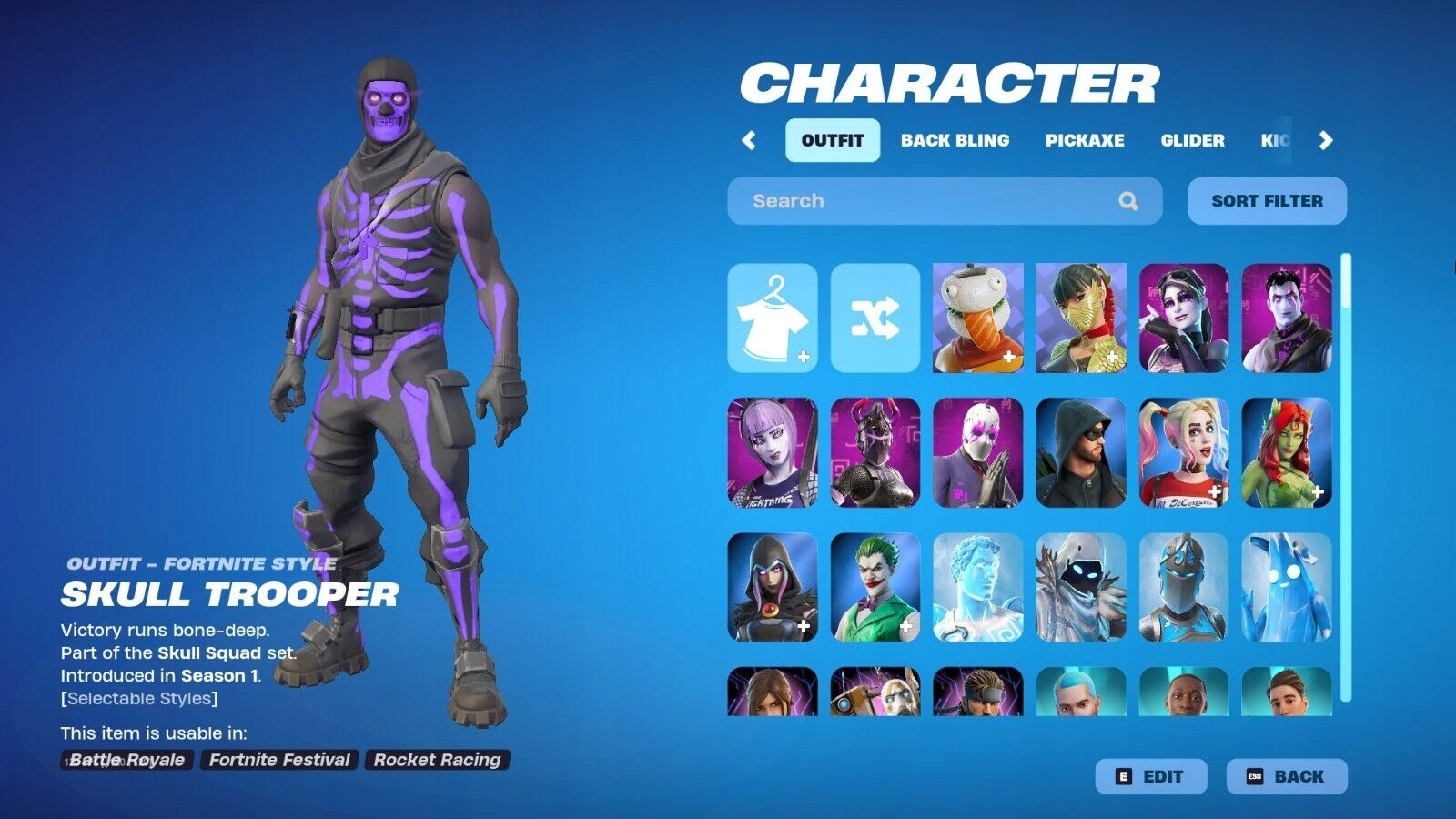This screenshot has width=1456, height=819.
Task: Click inside the Search input field
Action: [x=910, y=200]
